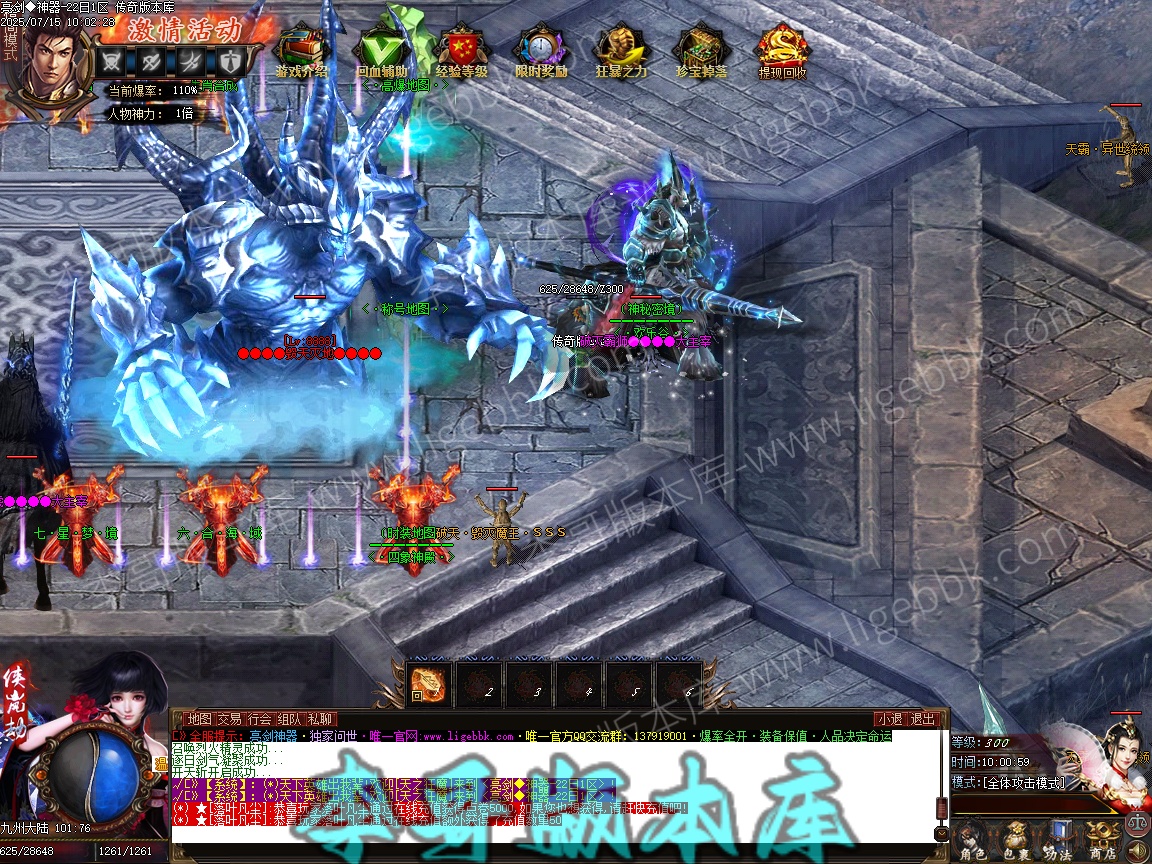Open the 珍宝掉落 treasure drops icon
1152x864 pixels.
pyautogui.click(x=700, y=50)
